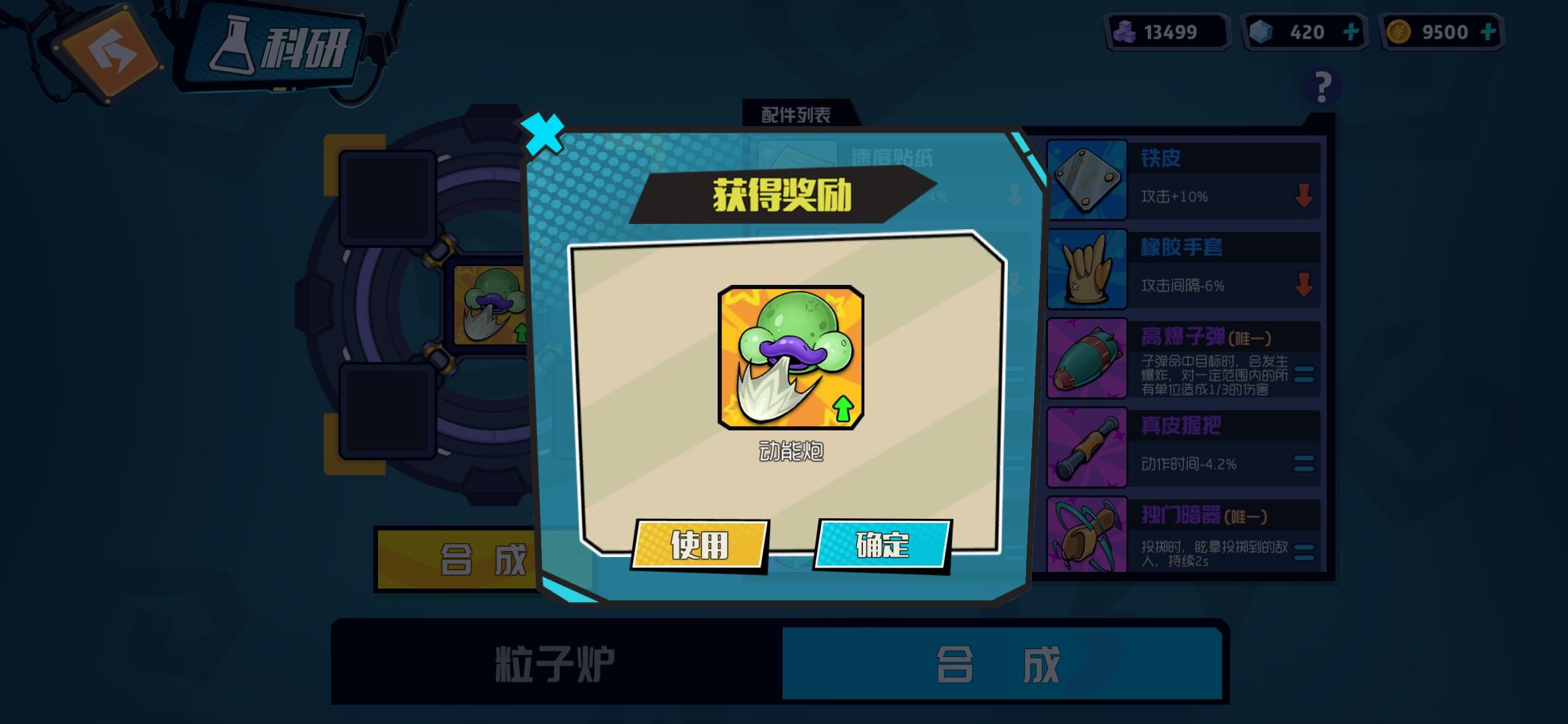The image size is (1568, 724).
Task: Click the 高爆子弹 missile icon
Action: point(1088,357)
